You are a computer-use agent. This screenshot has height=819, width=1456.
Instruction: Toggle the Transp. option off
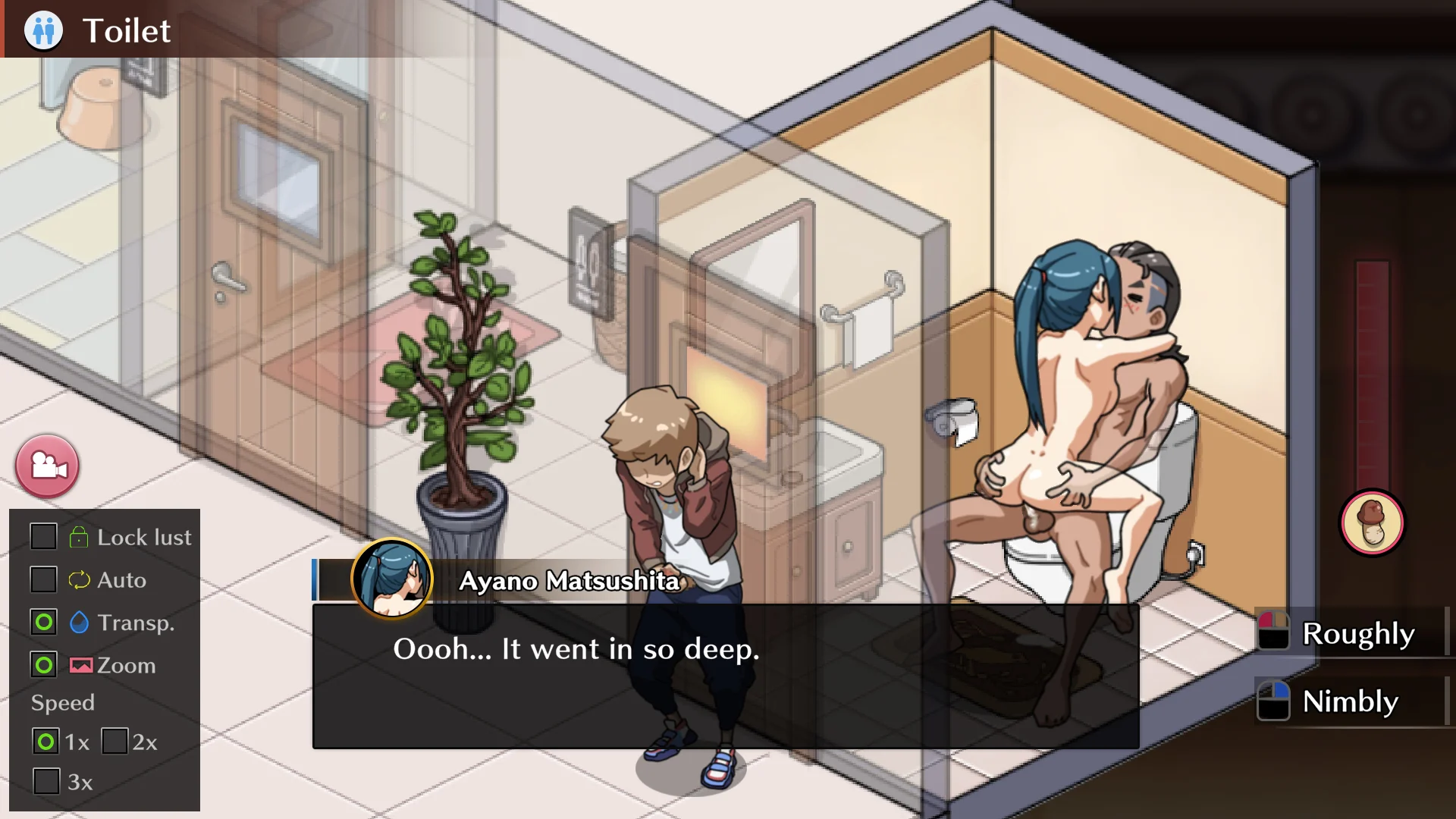(x=44, y=623)
